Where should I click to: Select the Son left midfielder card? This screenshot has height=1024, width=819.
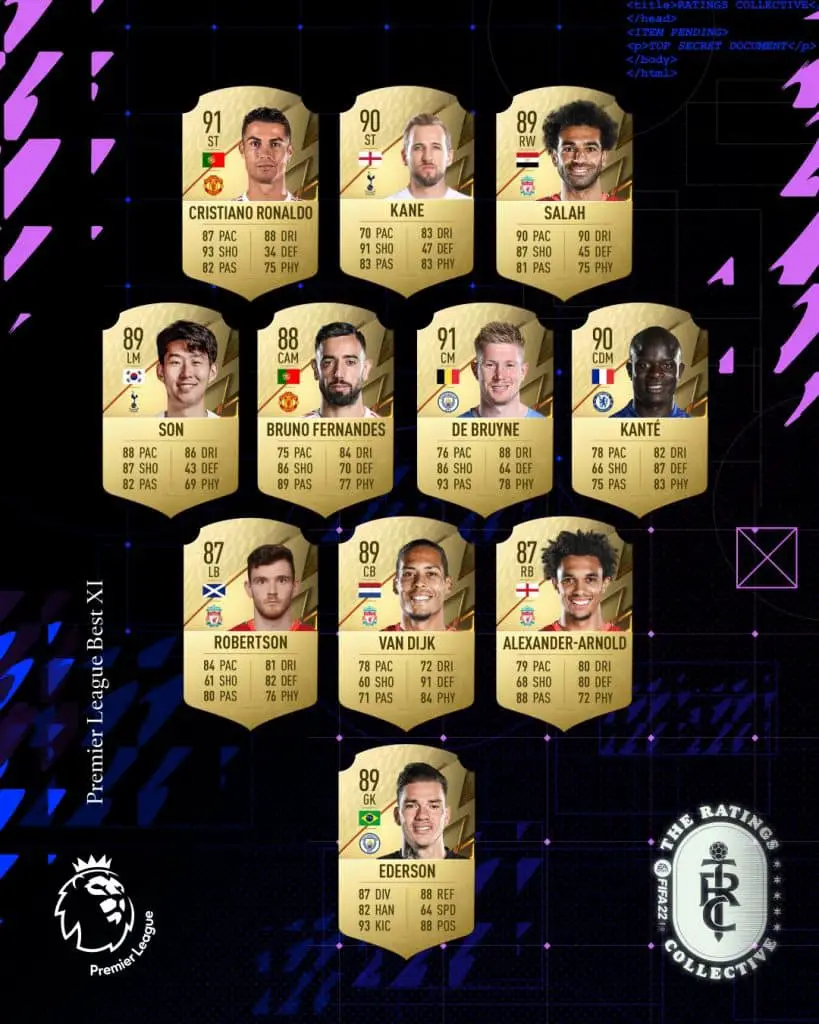[x=170, y=408]
